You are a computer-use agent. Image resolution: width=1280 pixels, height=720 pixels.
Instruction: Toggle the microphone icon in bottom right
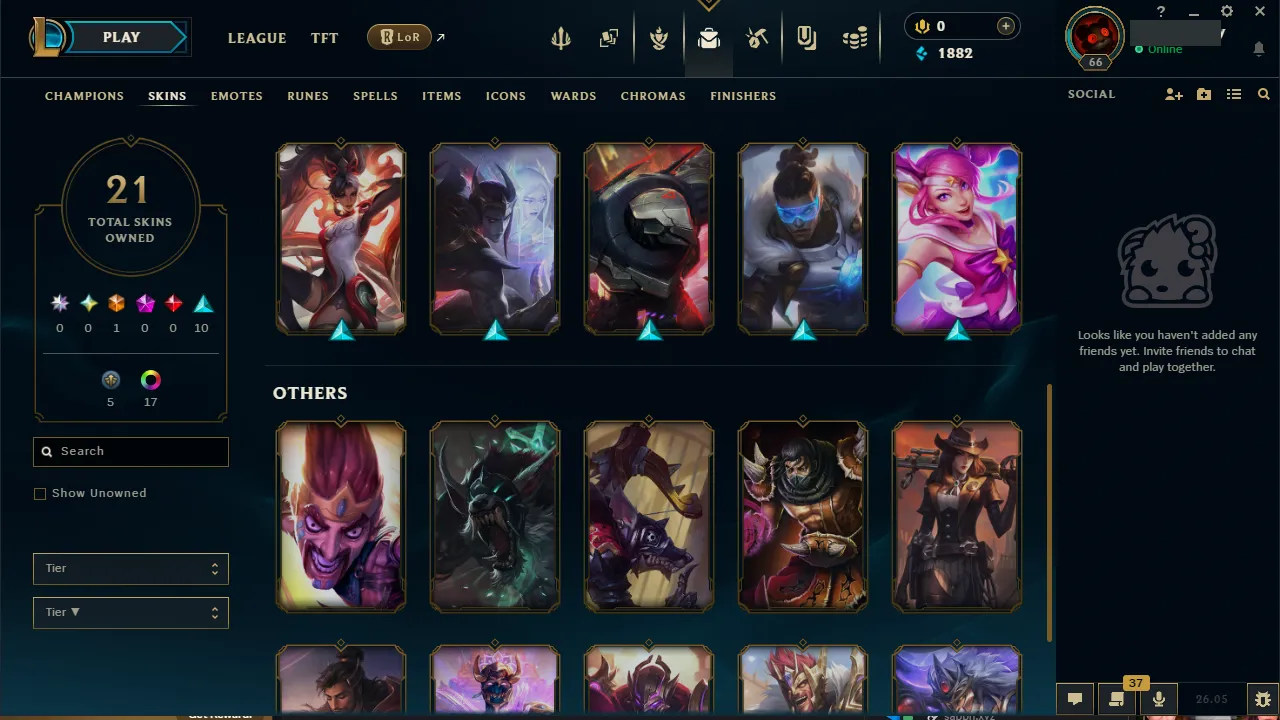pos(1158,698)
